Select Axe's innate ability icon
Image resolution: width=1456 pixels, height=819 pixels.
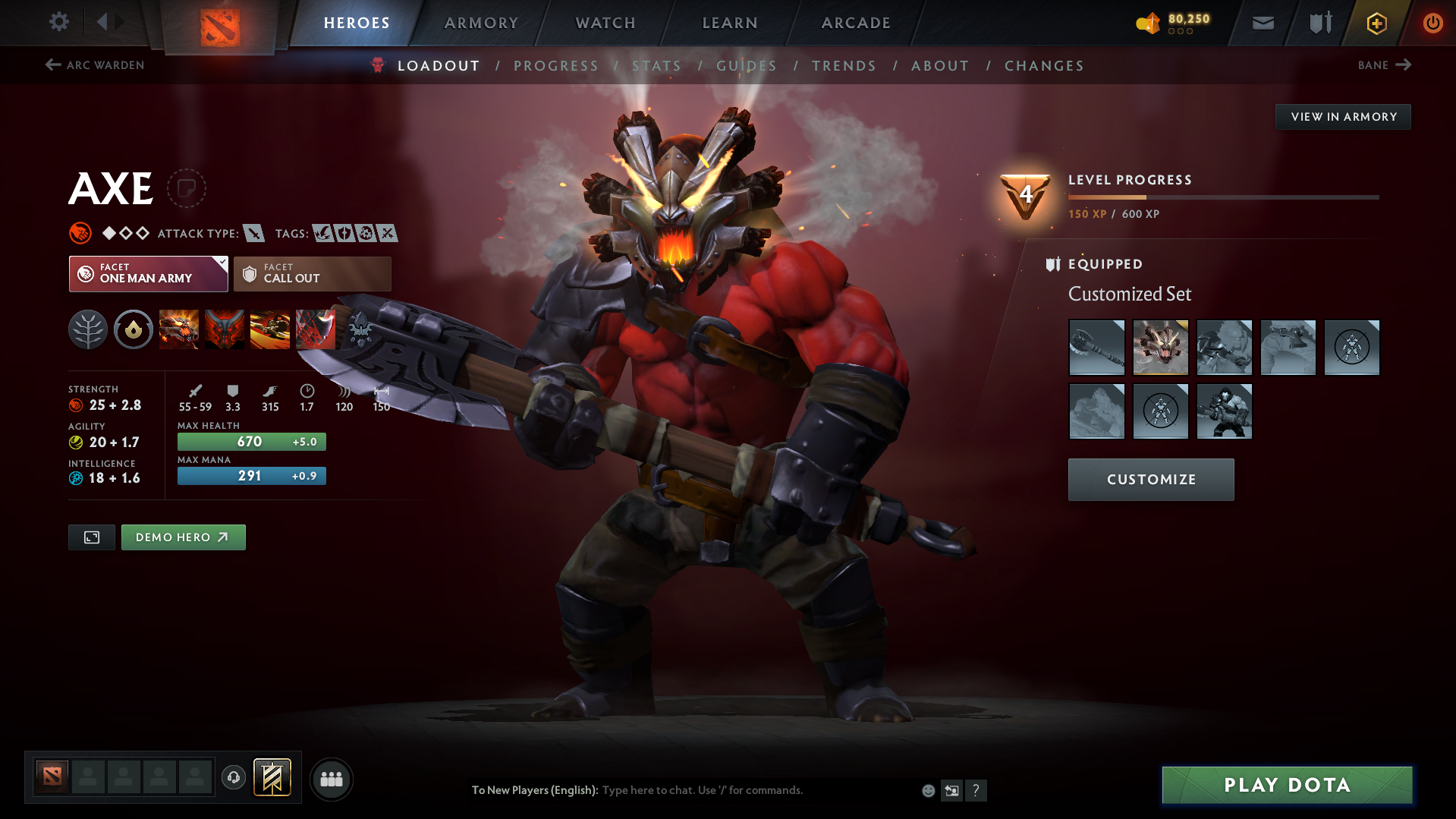pos(133,329)
